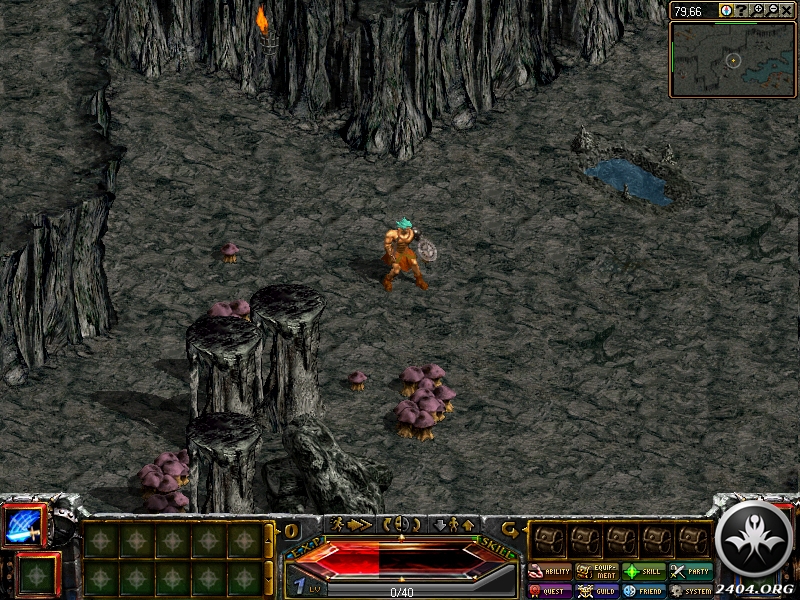Show the Skill menu

644,572
